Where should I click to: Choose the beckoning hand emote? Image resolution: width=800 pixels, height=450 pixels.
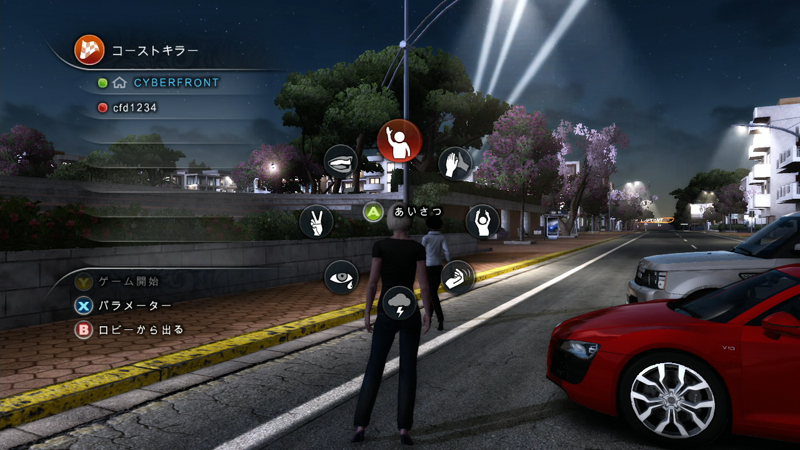click(x=457, y=276)
